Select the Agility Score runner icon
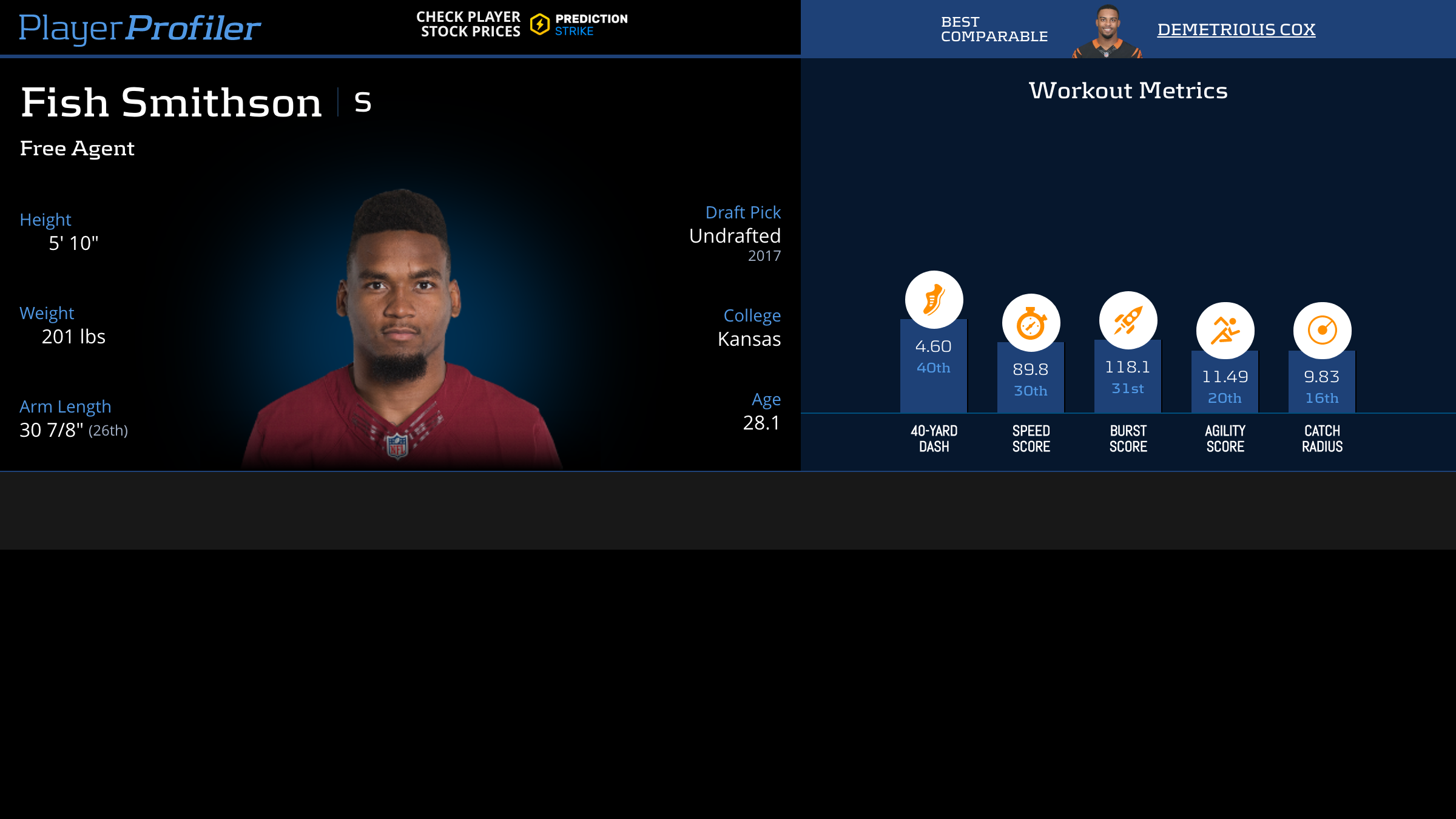Image resolution: width=1456 pixels, height=819 pixels. (1225, 331)
